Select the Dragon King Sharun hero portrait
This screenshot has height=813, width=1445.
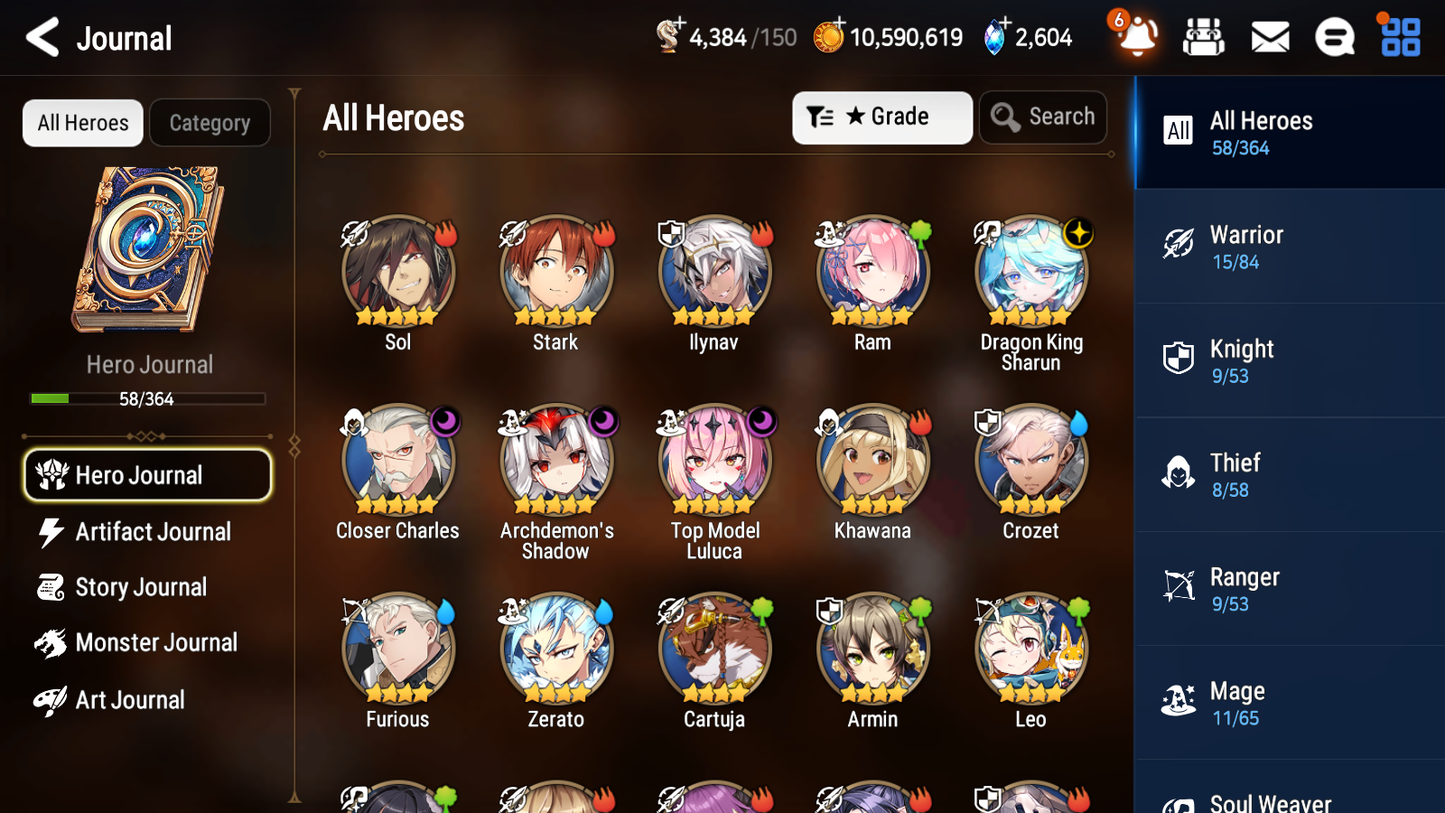click(1031, 270)
